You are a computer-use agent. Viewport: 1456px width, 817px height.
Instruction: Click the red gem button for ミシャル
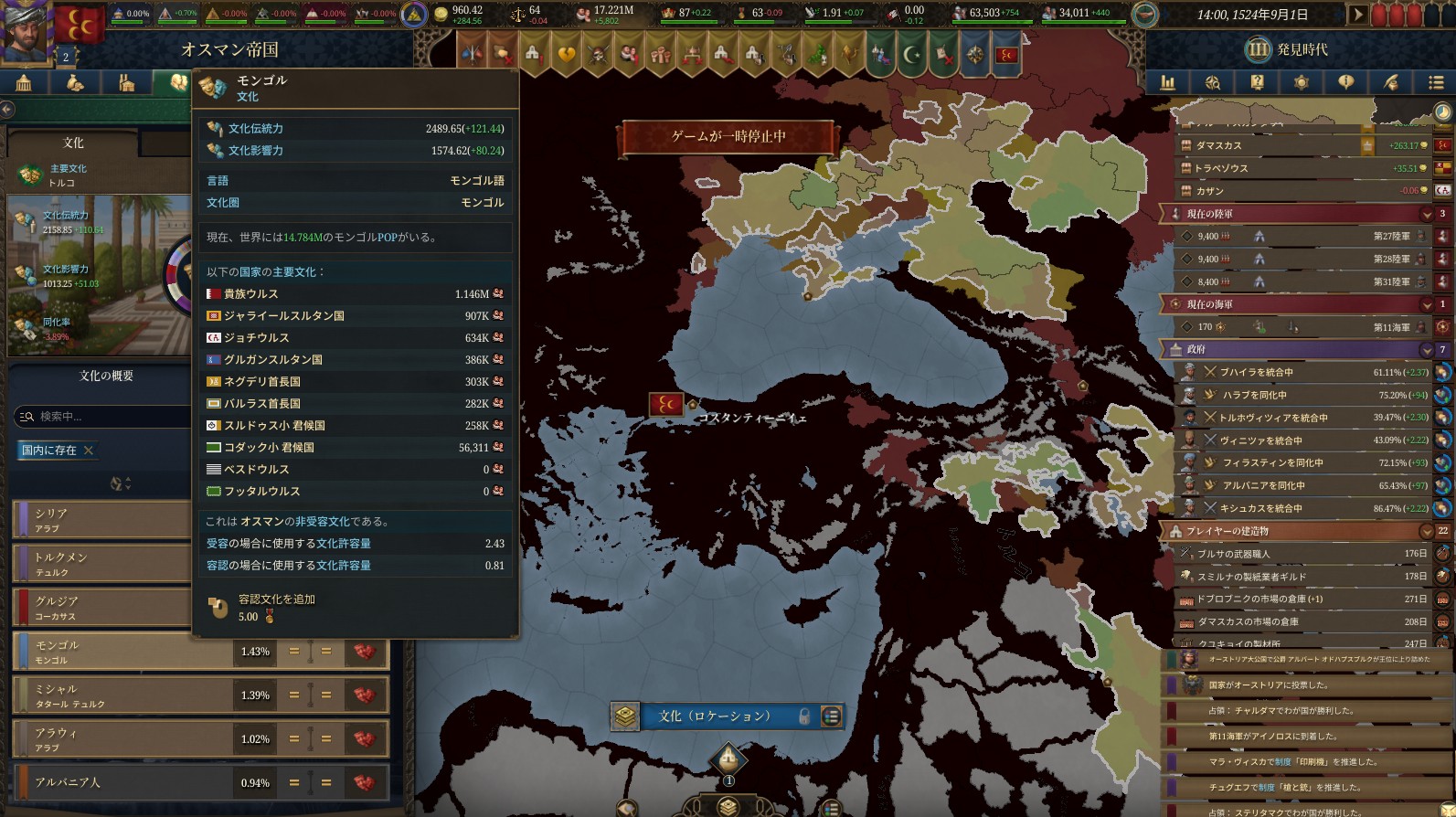point(365,695)
